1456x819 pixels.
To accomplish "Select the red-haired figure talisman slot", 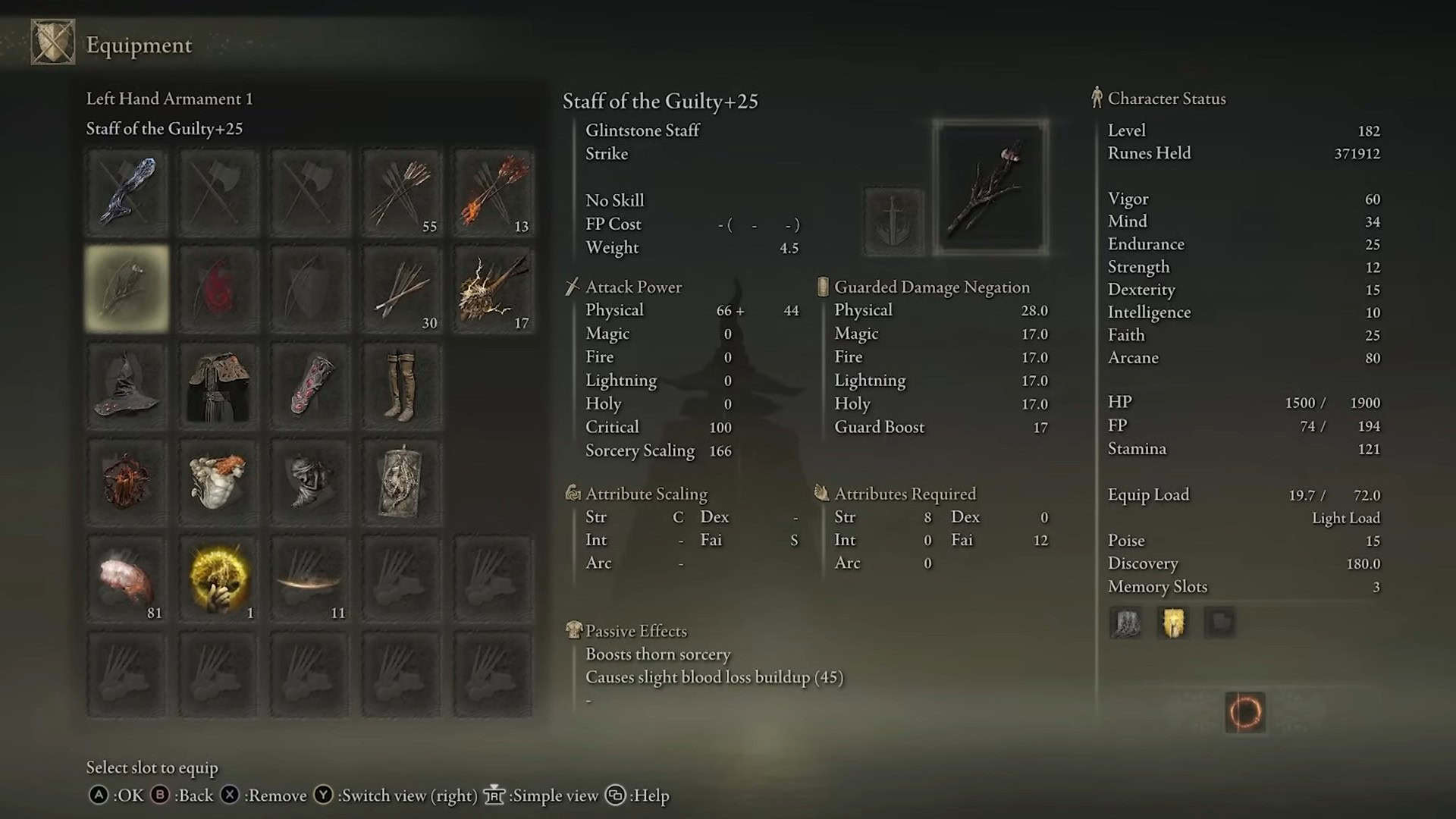I will click(218, 482).
